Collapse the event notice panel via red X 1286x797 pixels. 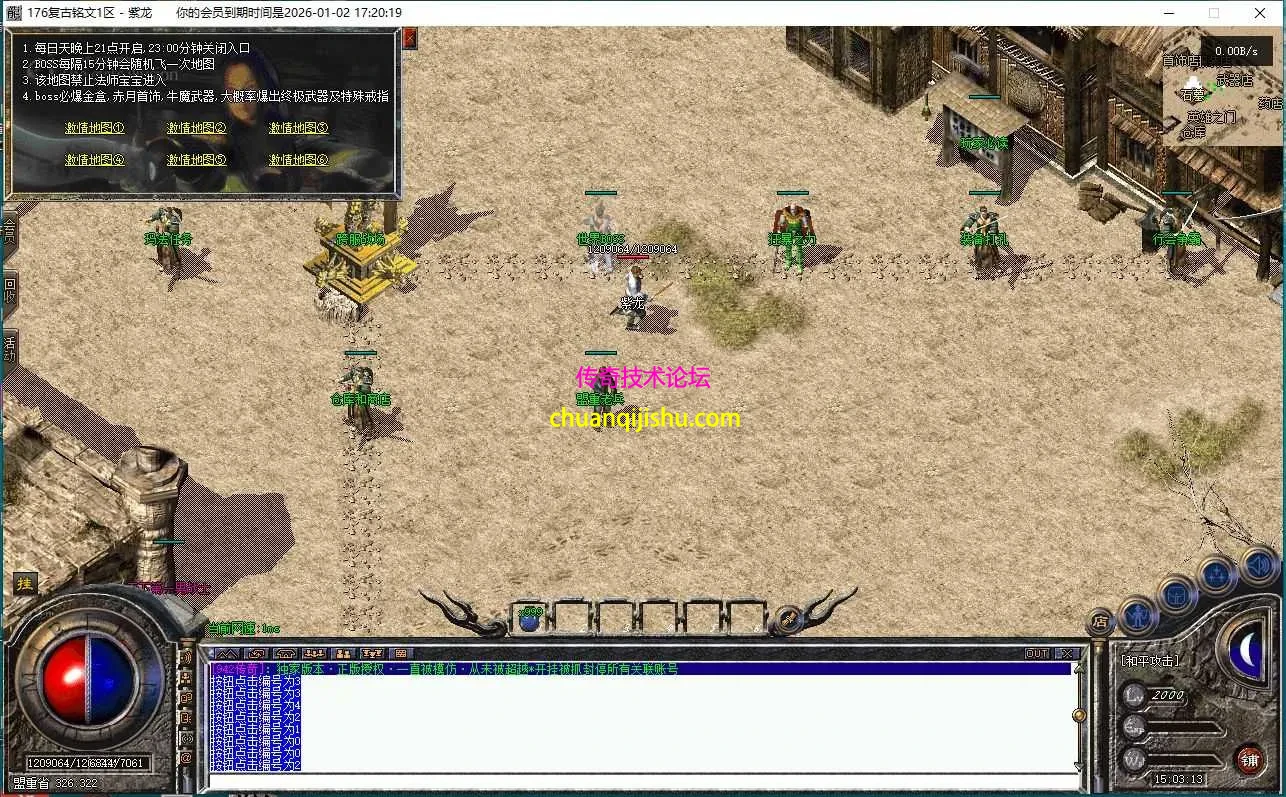[409, 37]
